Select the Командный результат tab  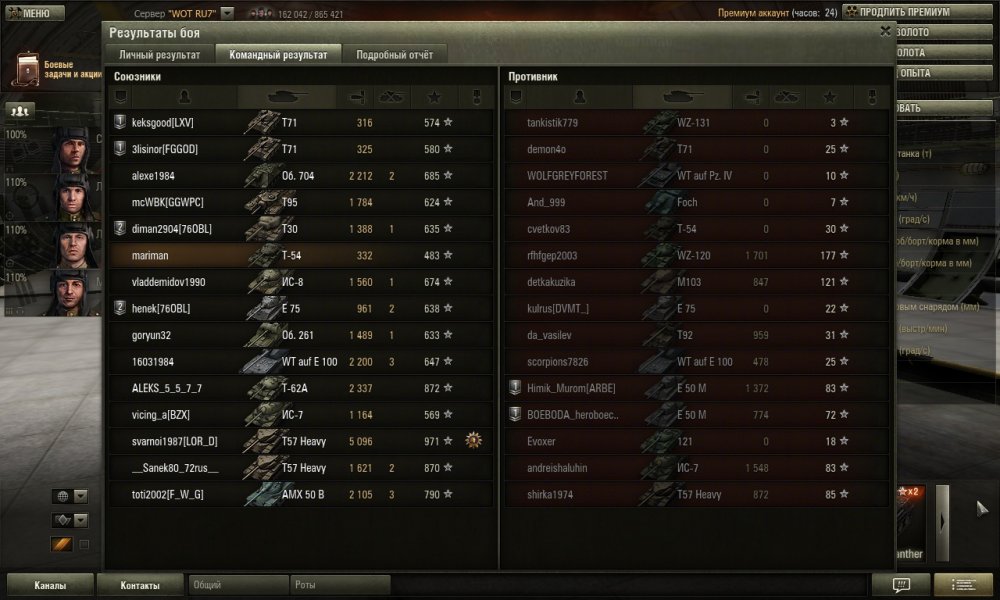(278, 55)
